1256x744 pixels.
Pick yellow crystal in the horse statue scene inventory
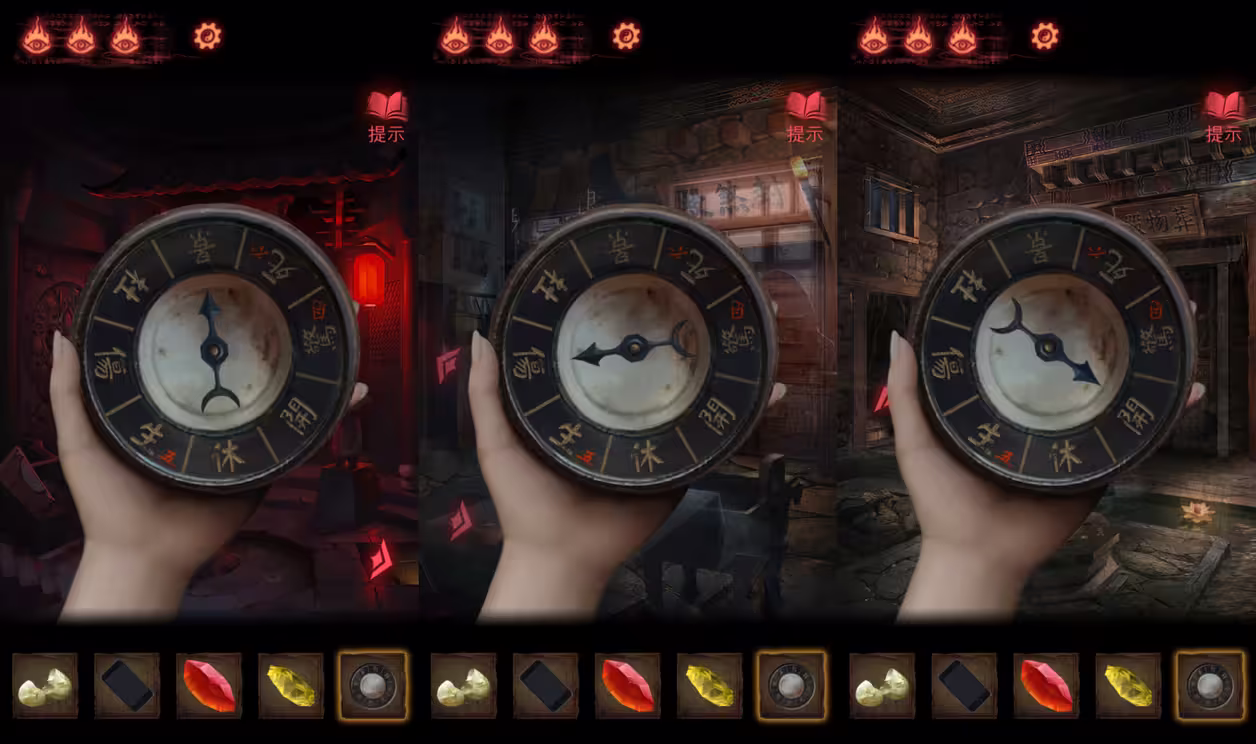tap(710, 686)
